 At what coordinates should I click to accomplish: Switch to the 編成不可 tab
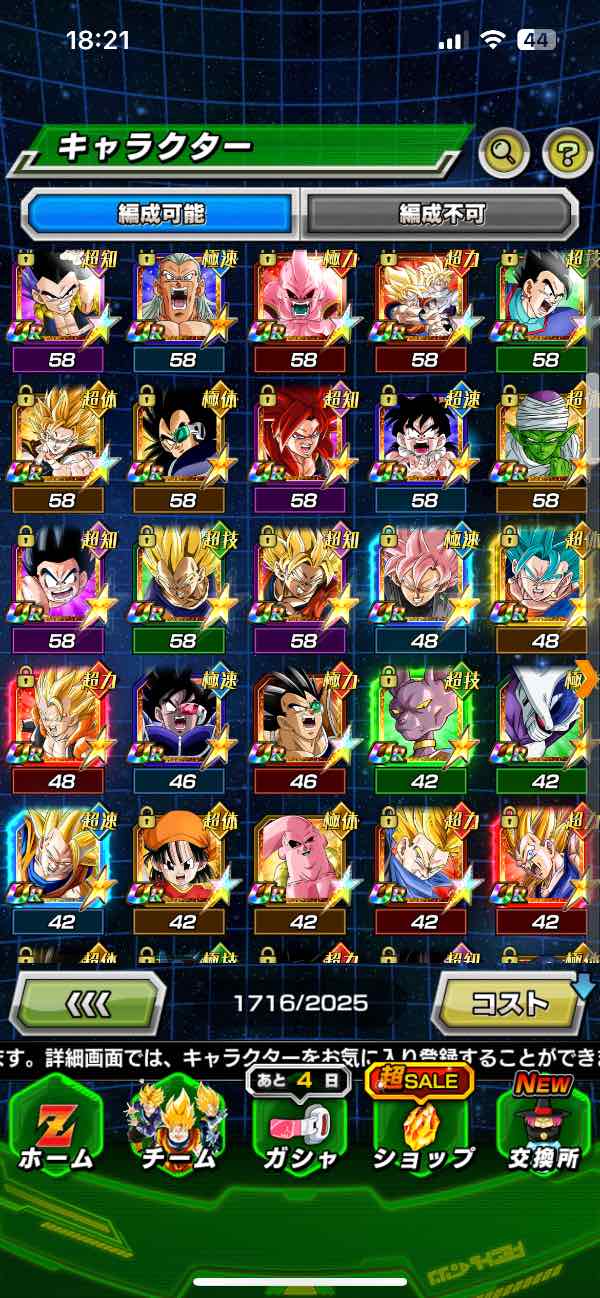pyautogui.click(x=442, y=213)
